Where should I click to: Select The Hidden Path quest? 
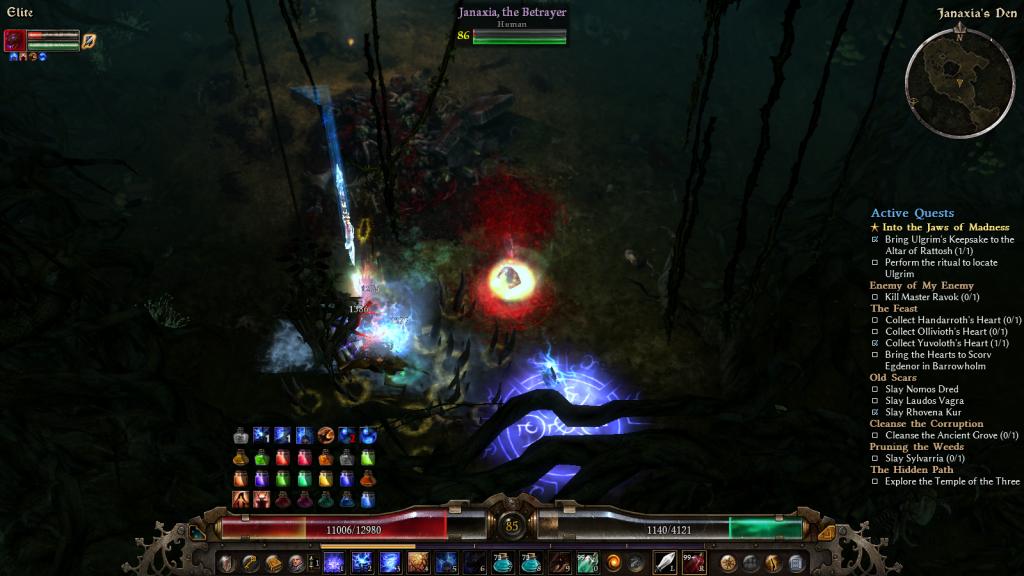[x=911, y=469]
